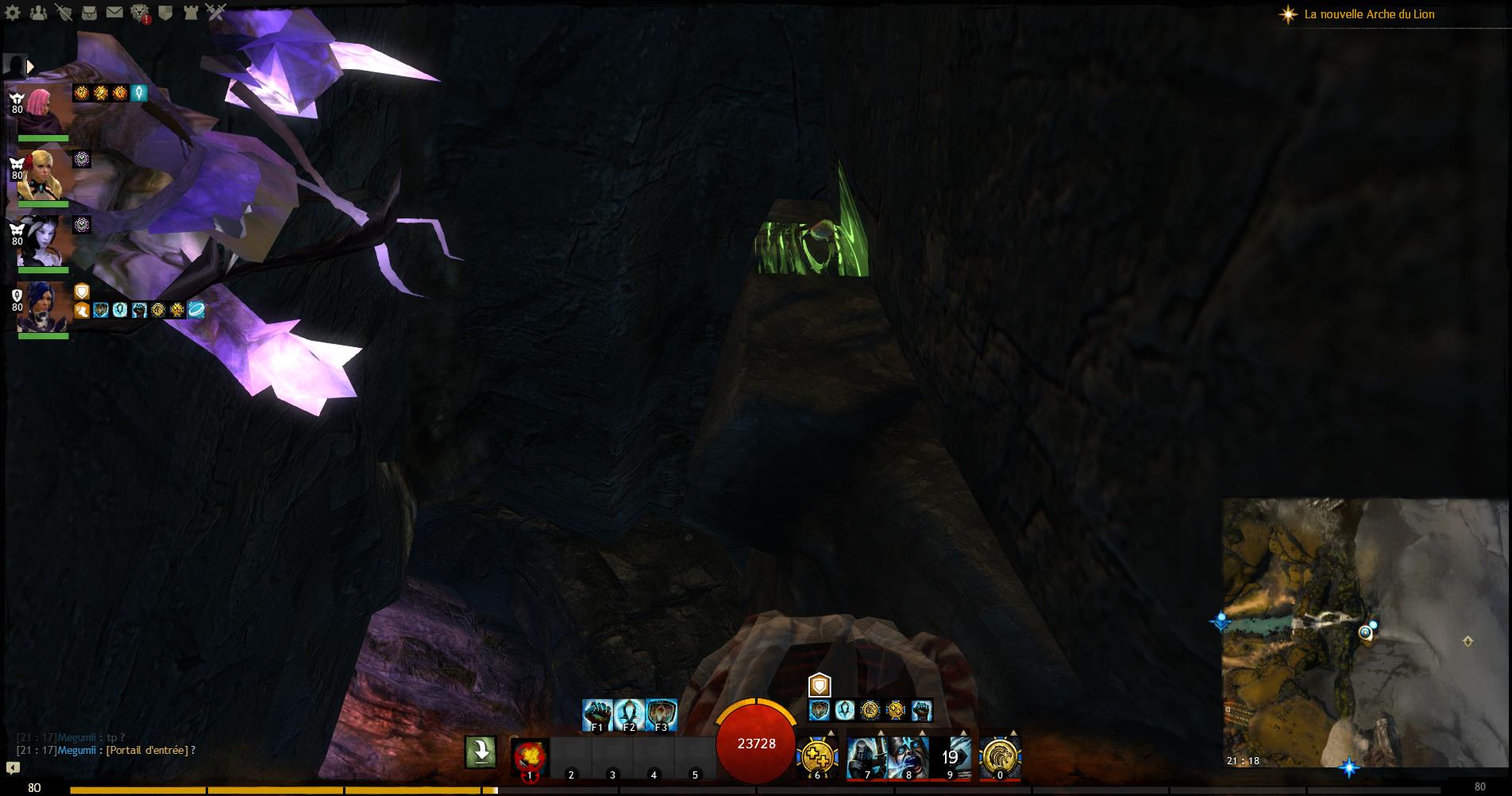Open the WvW castle tower icon

[191, 12]
